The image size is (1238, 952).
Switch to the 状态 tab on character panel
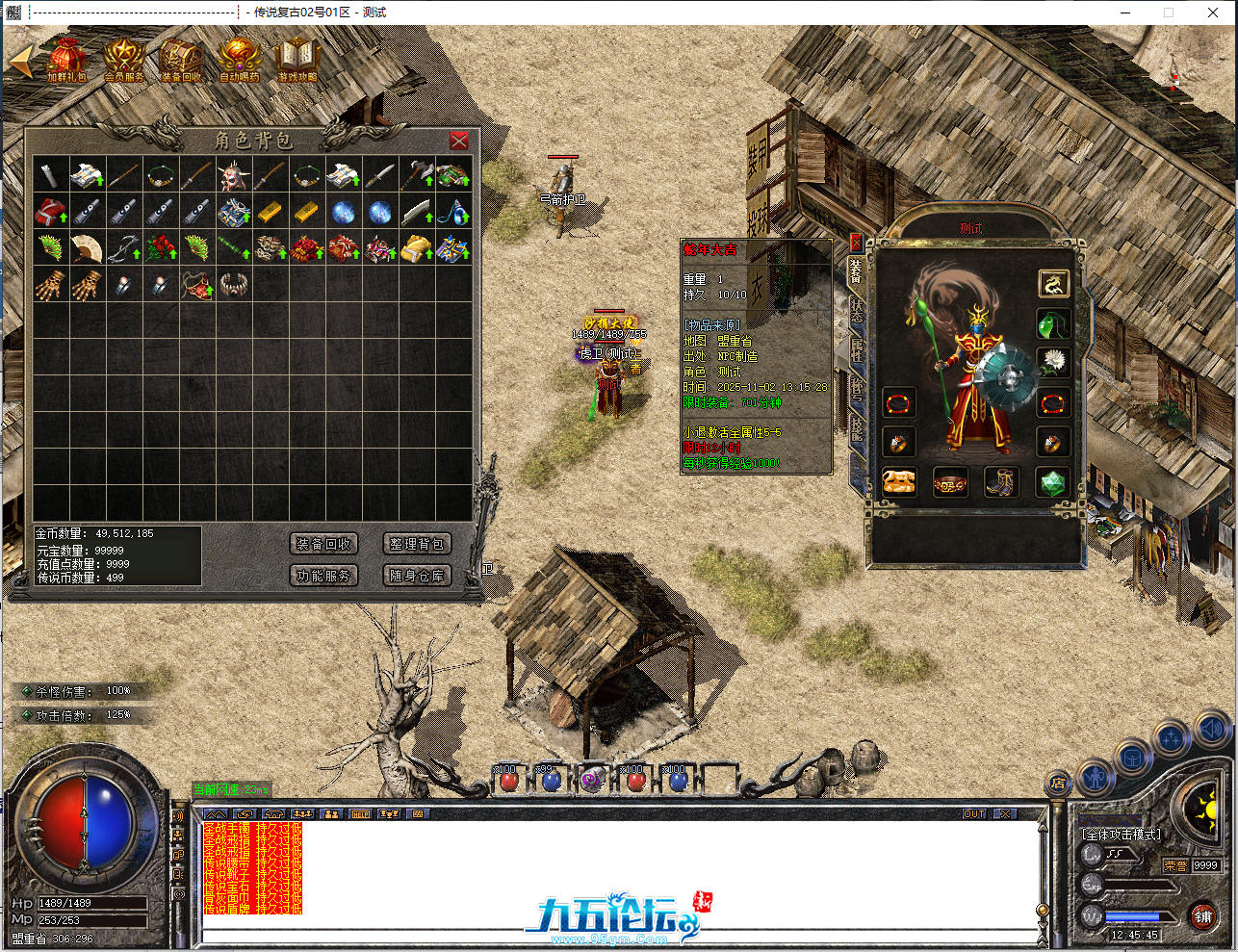click(x=857, y=311)
